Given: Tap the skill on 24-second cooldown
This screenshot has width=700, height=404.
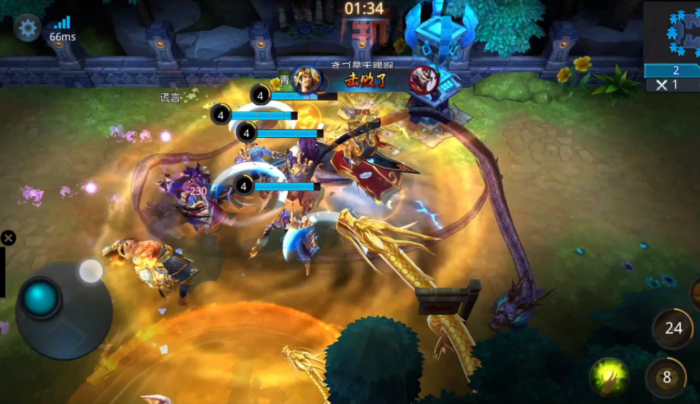Looking at the screenshot, I should (673, 328).
